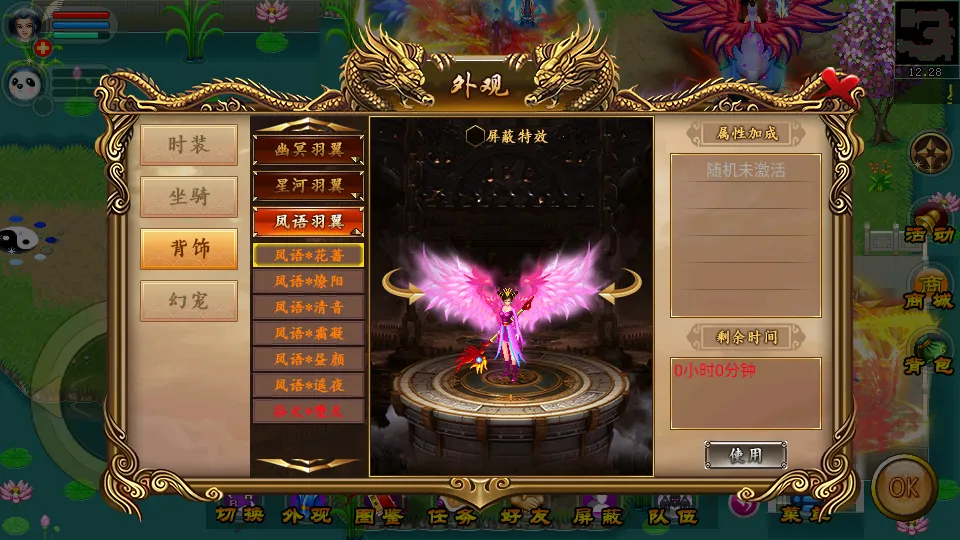Select the 凤语*霜凝 wing entry
The width and height of the screenshot is (960, 540).
click(x=308, y=333)
